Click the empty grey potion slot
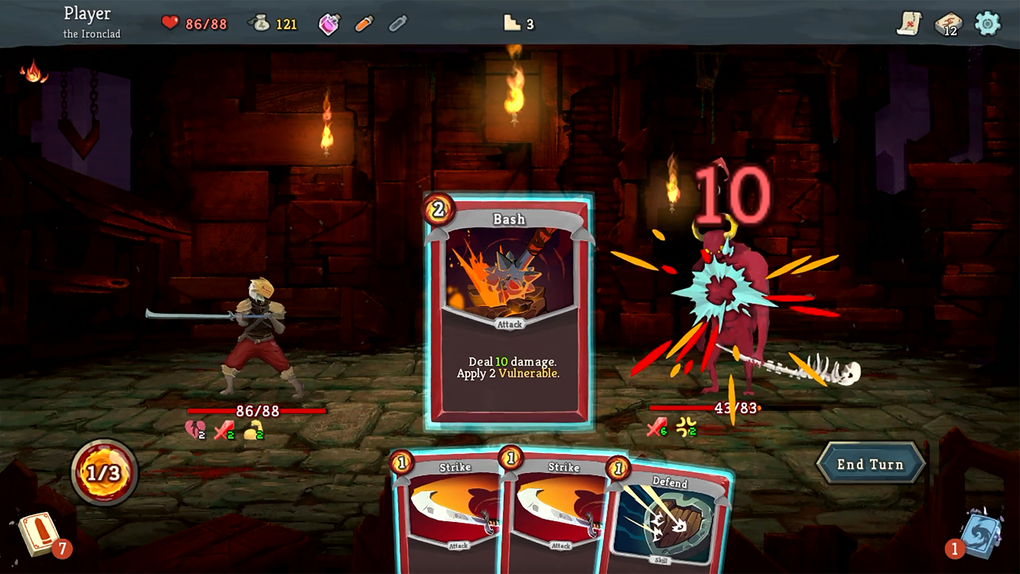Screen dimensions: 1020x574 tap(398, 23)
